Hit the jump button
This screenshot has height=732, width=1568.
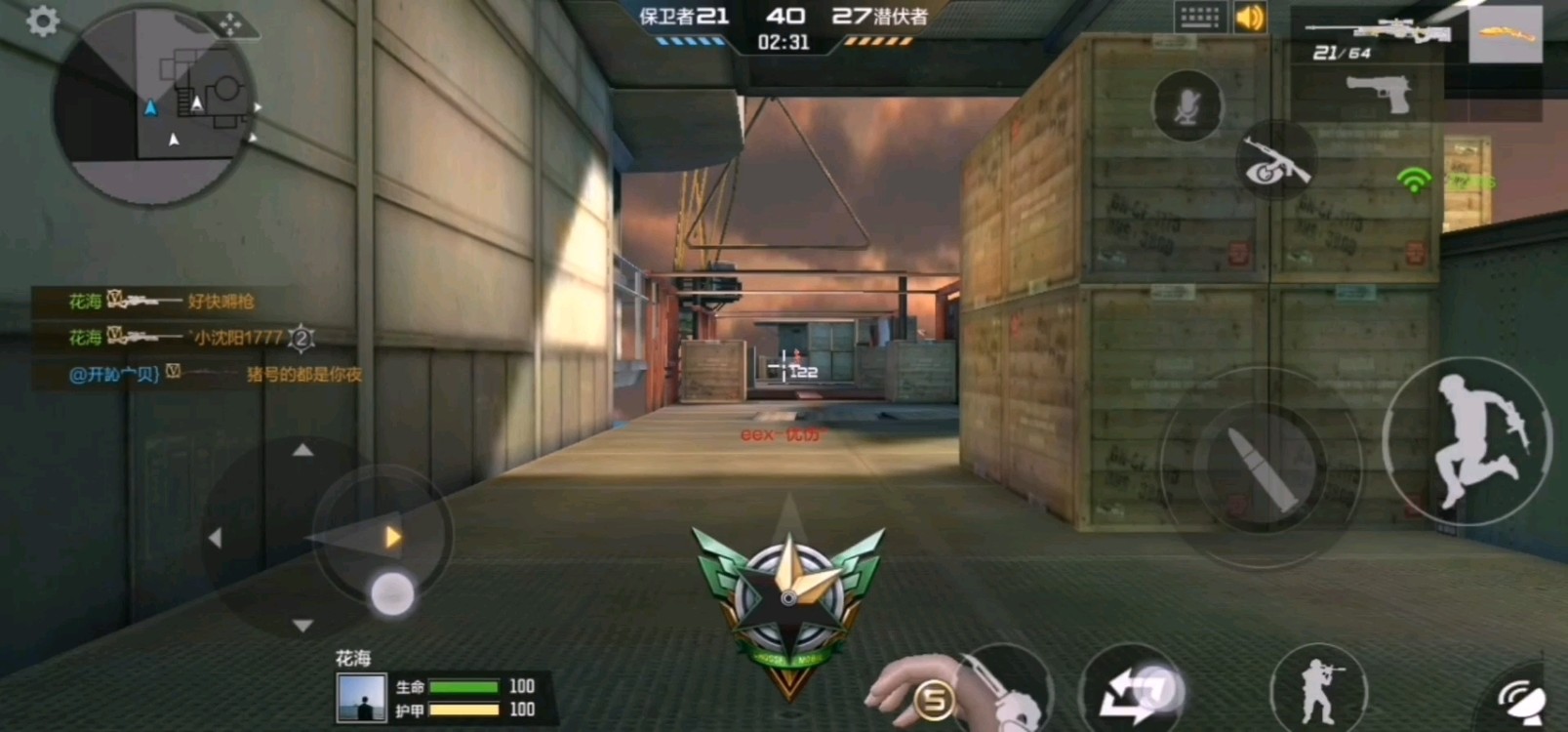point(1467,442)
